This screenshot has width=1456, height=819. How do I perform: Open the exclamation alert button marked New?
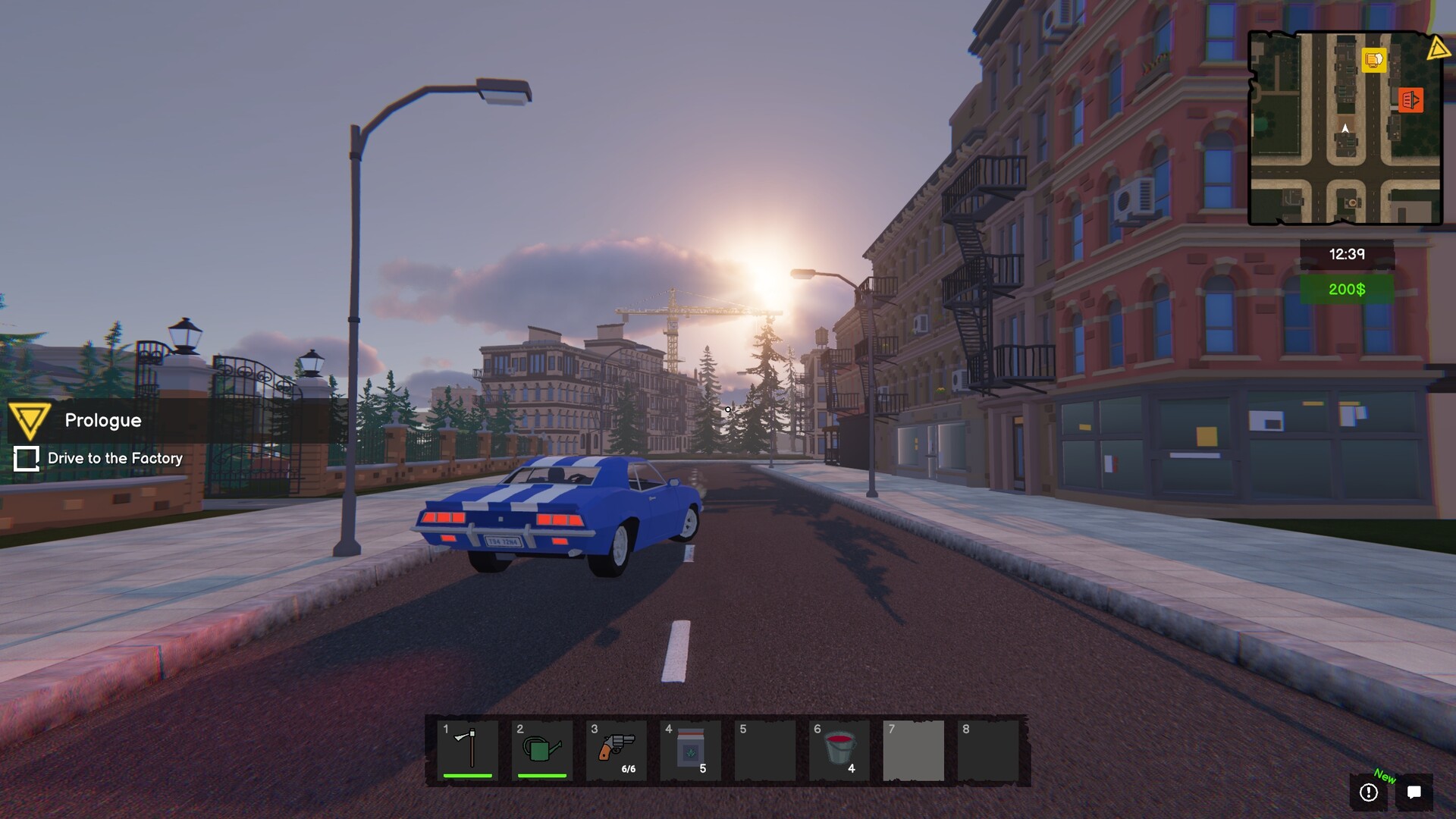click(x=1369, y=792)
